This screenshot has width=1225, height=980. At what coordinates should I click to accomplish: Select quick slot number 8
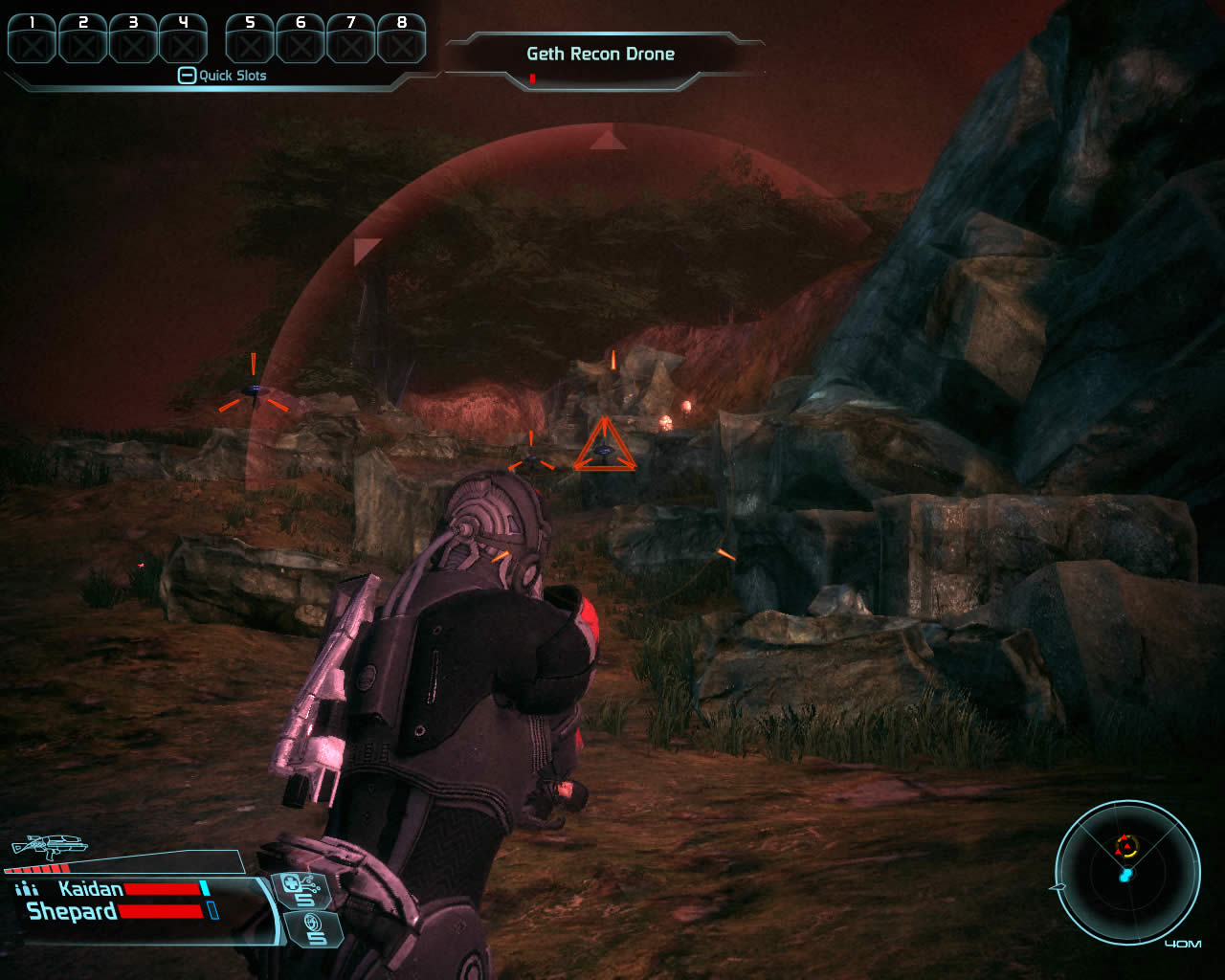click(401, 39)
